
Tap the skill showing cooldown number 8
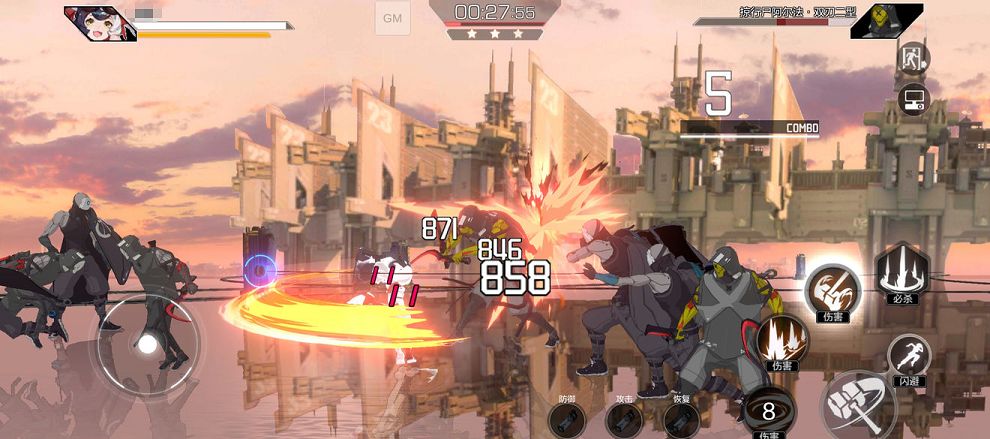768,410
